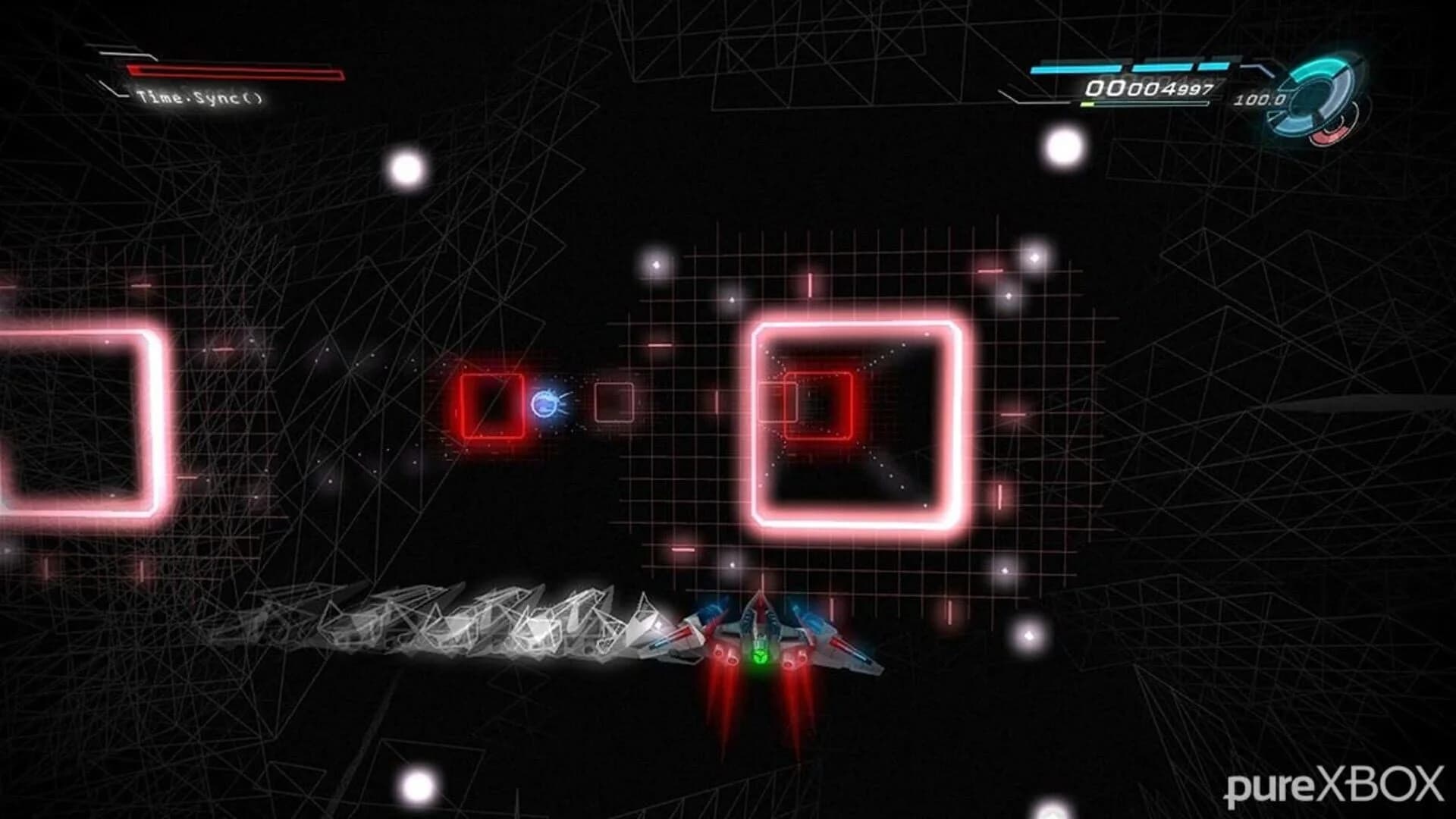
Task: Toggle the 100.0 shield readout
Action: pos(1260,100)
